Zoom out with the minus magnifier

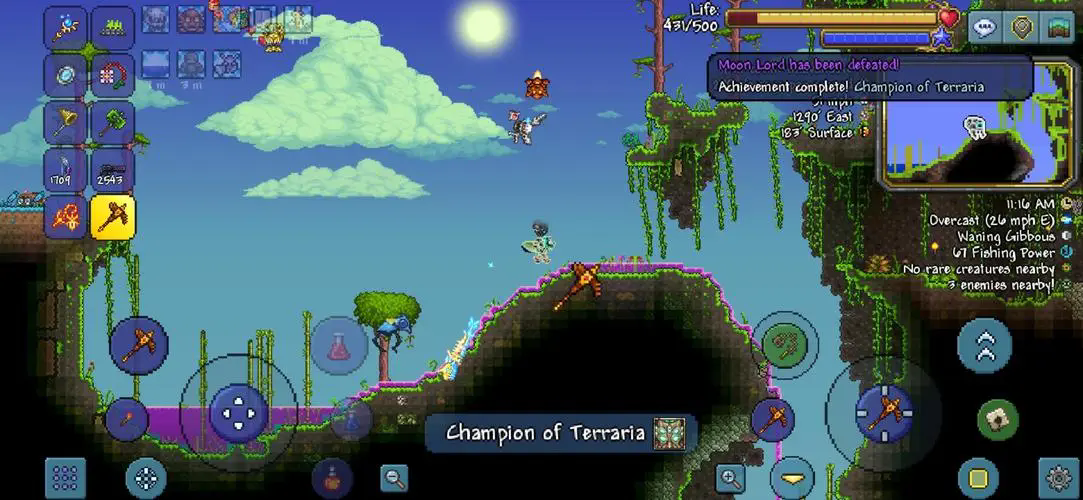click(394, 477)
